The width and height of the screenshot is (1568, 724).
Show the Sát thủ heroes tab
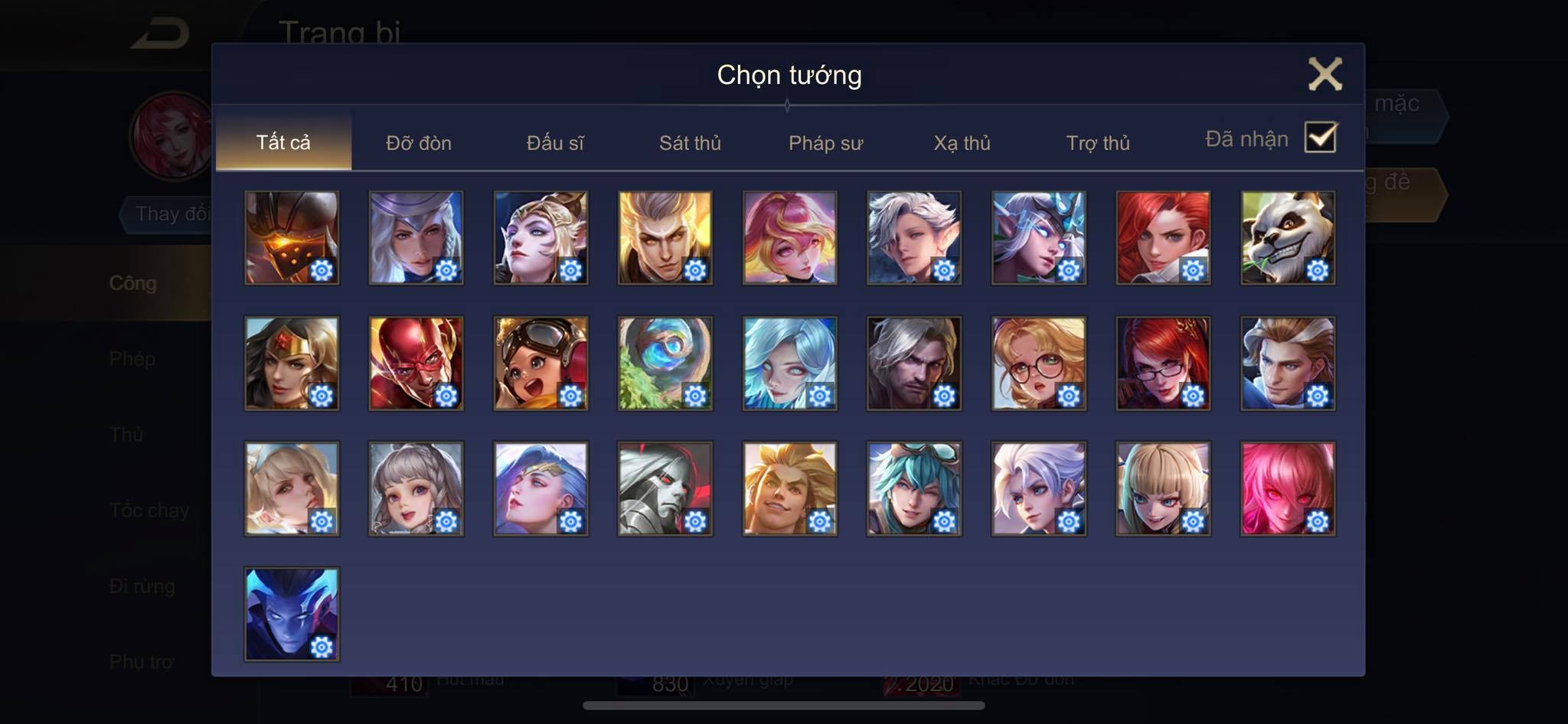690,142
